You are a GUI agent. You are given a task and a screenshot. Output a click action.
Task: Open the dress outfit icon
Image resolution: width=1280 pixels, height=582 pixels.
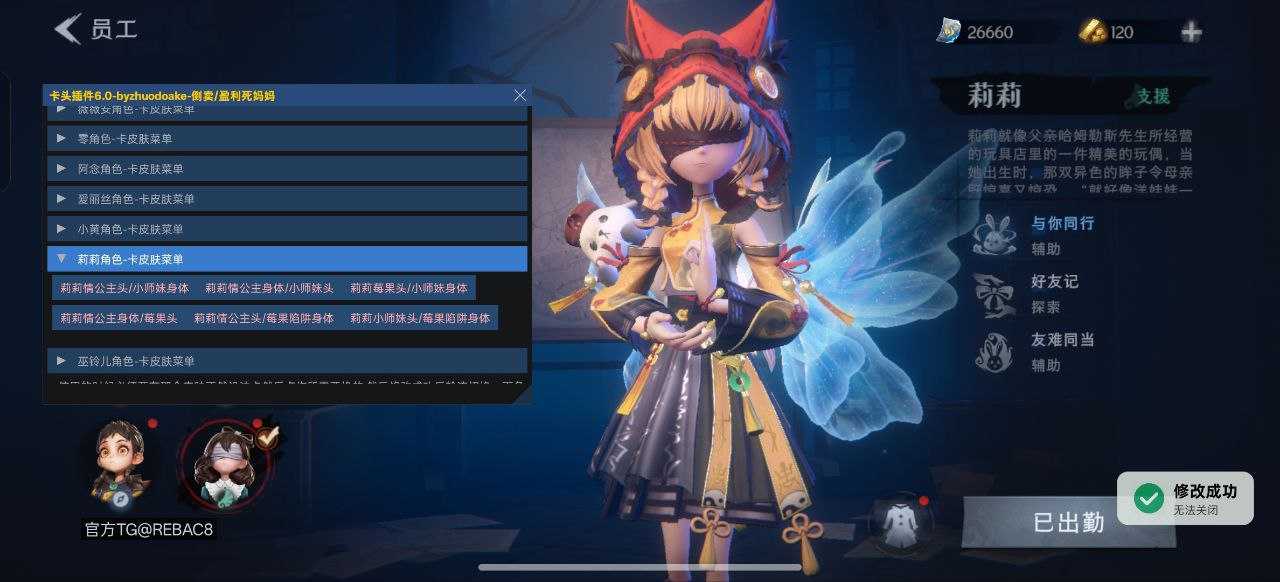[897, 520]
